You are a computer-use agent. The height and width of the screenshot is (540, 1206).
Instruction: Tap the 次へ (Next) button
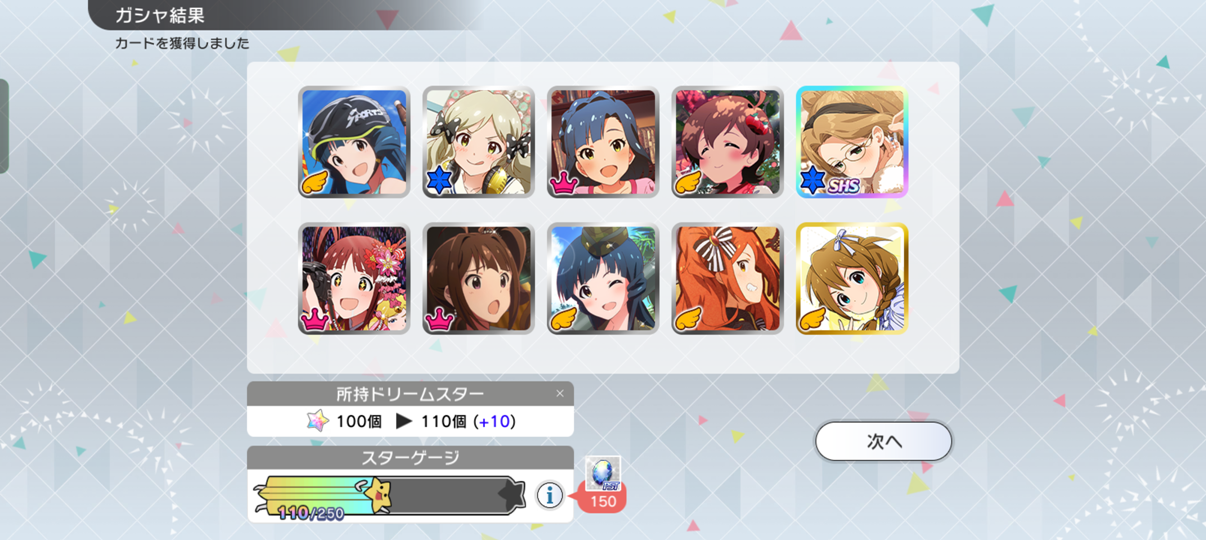click(x=883, y=441)
